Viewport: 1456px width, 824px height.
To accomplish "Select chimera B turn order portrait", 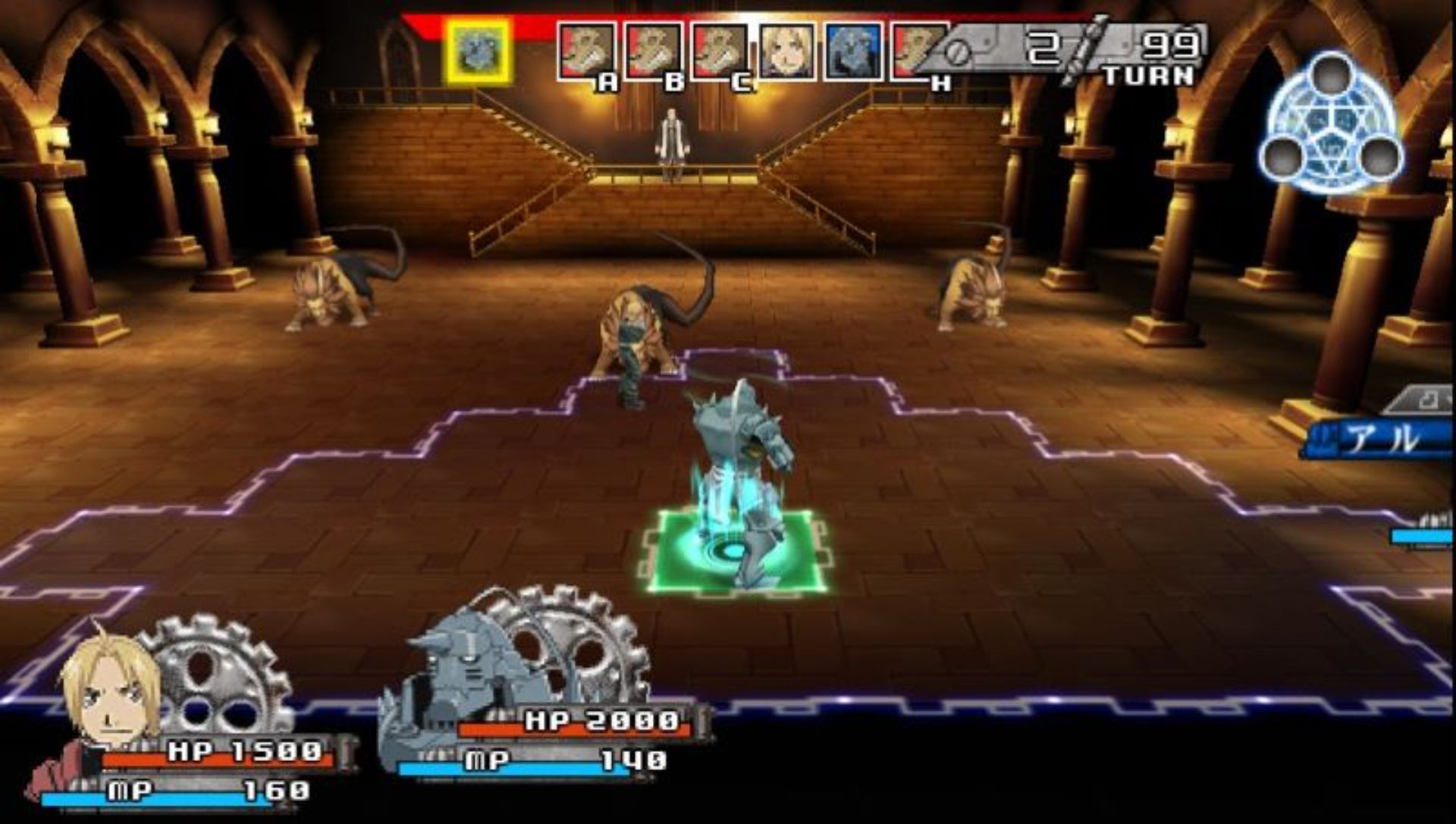I will pos(653,52).
